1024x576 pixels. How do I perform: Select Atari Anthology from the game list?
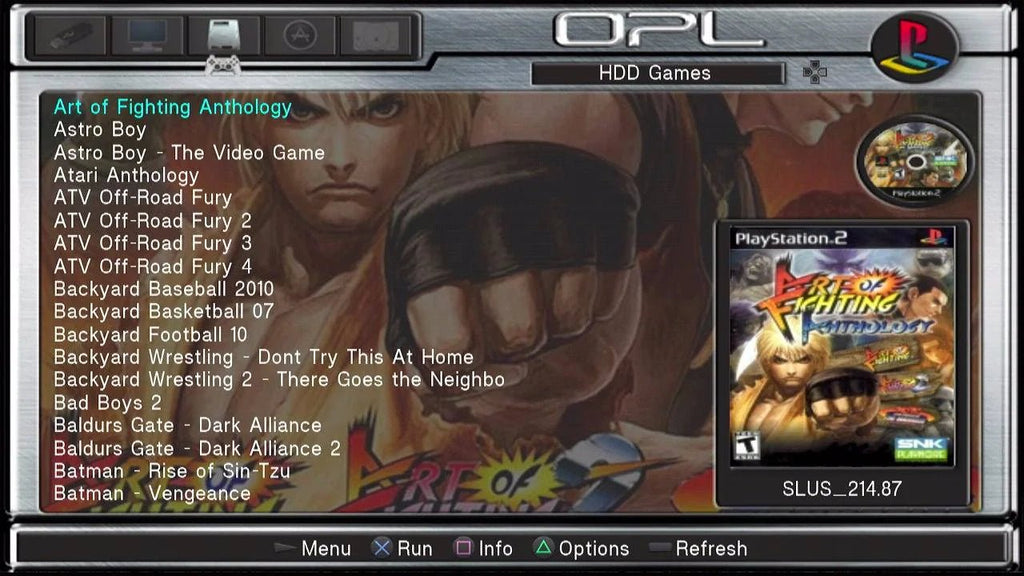pos(126,175)
